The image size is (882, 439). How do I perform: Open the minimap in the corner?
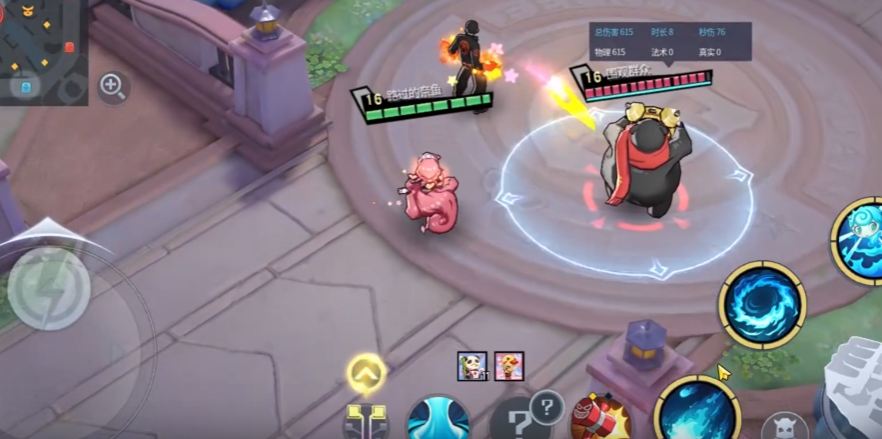pos(40,45)
